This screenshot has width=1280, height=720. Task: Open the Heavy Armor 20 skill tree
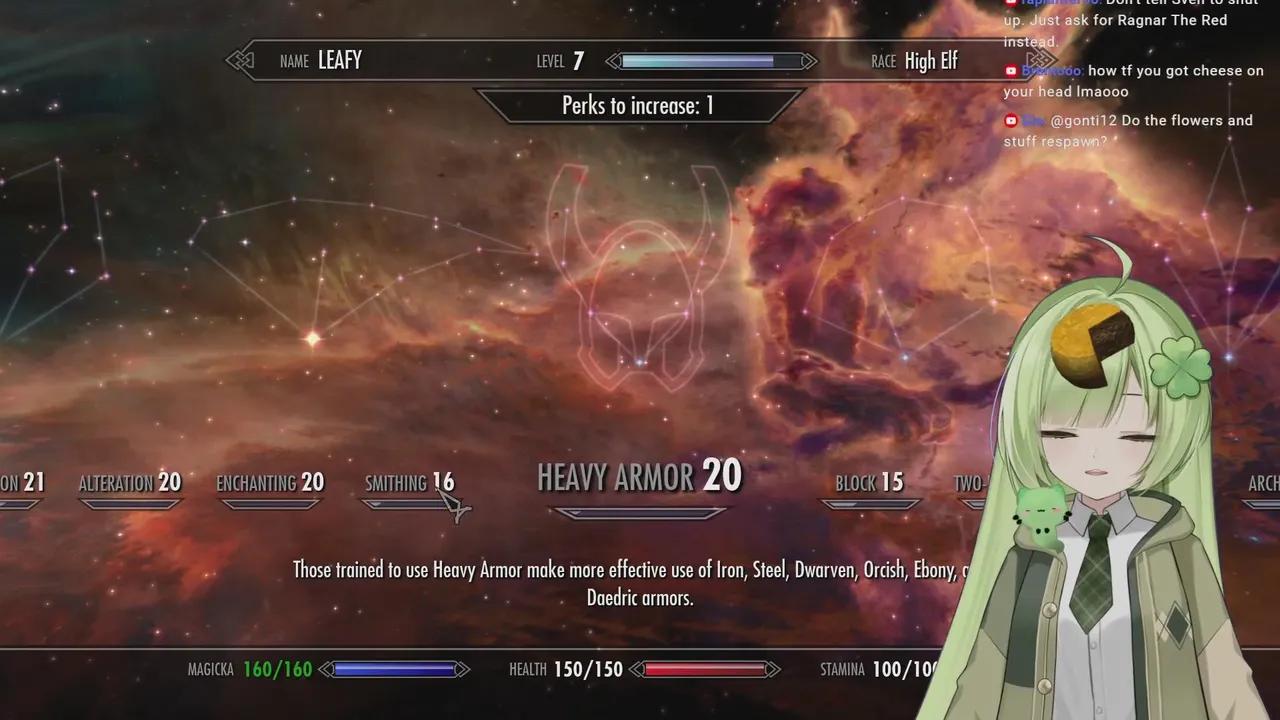(640, 477)
